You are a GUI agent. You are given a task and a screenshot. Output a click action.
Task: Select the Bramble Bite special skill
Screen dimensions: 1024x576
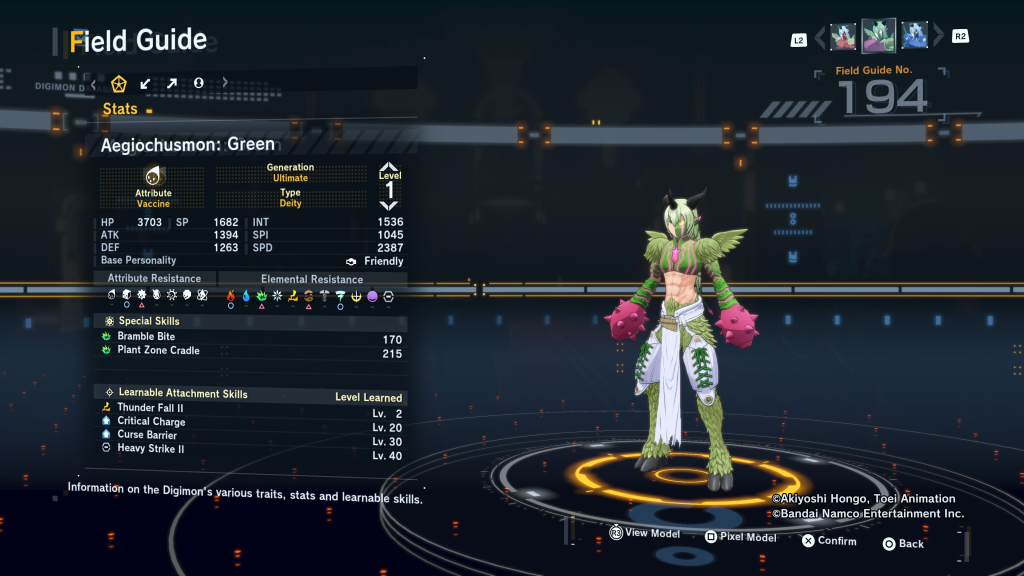[x=146, y=337]
